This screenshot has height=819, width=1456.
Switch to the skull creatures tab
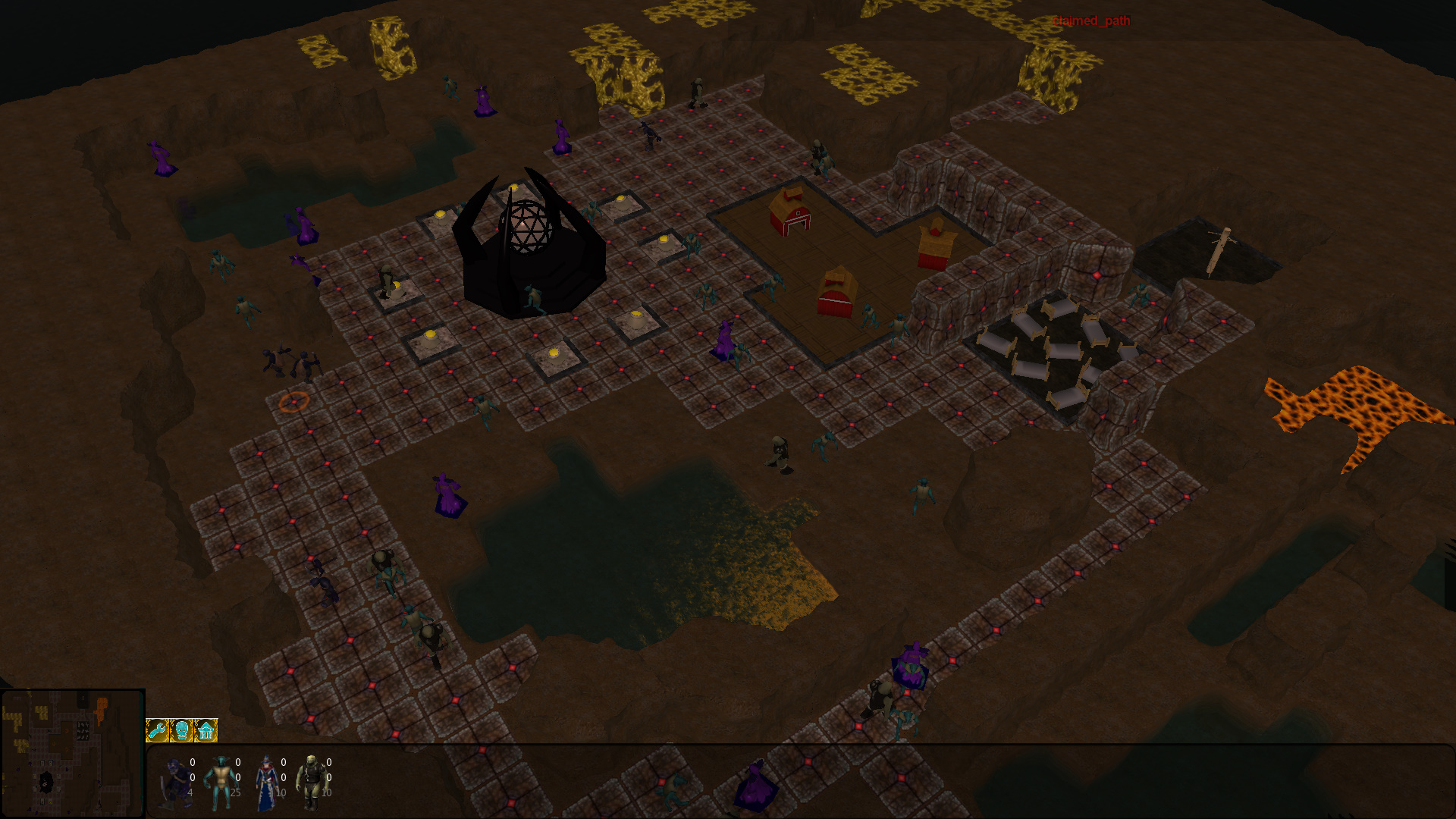coord(181,730)
